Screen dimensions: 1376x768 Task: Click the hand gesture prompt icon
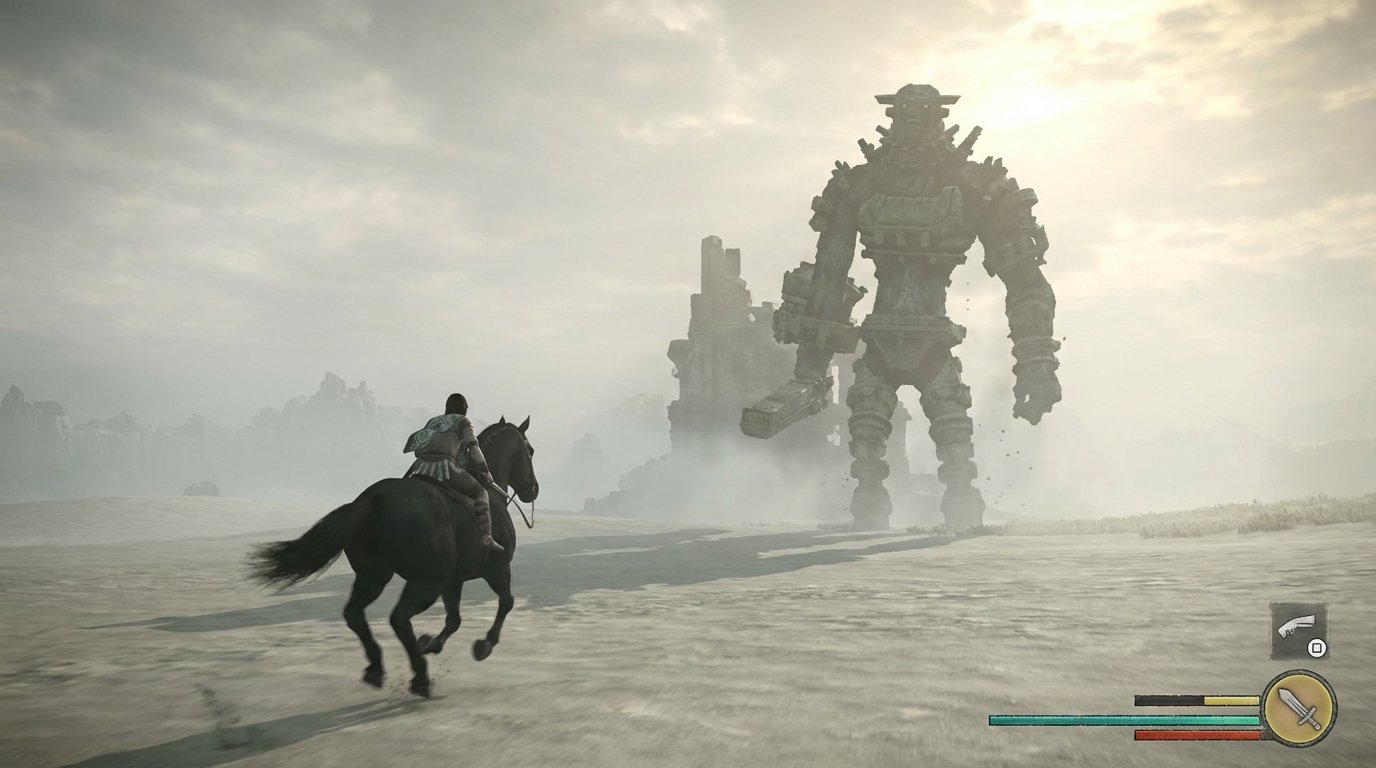1296,625
